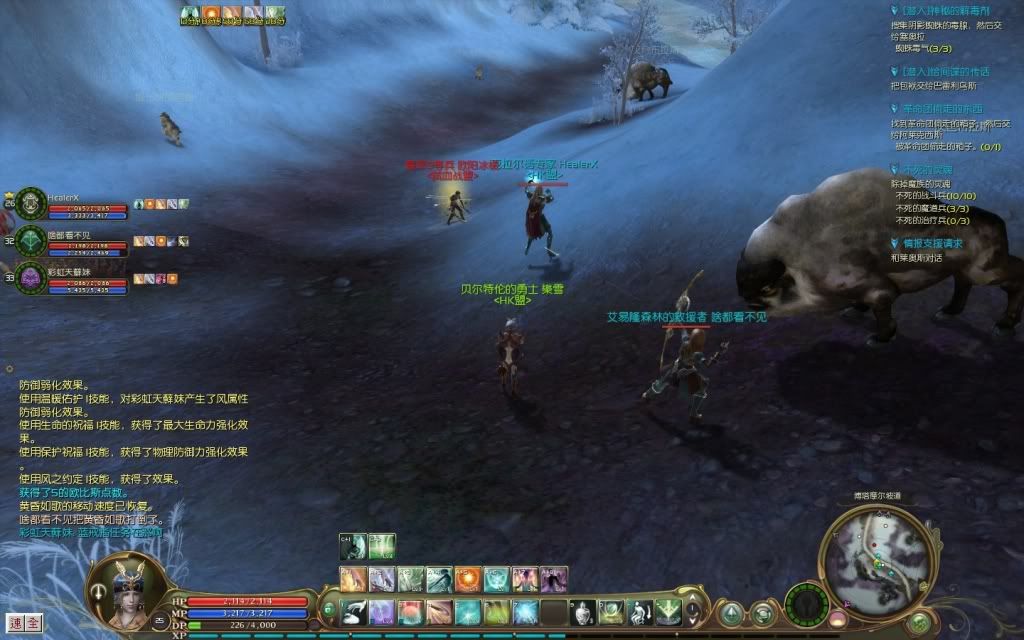
Task: Click the 速 button in the bottom-left corner
Action: [14, 622]
